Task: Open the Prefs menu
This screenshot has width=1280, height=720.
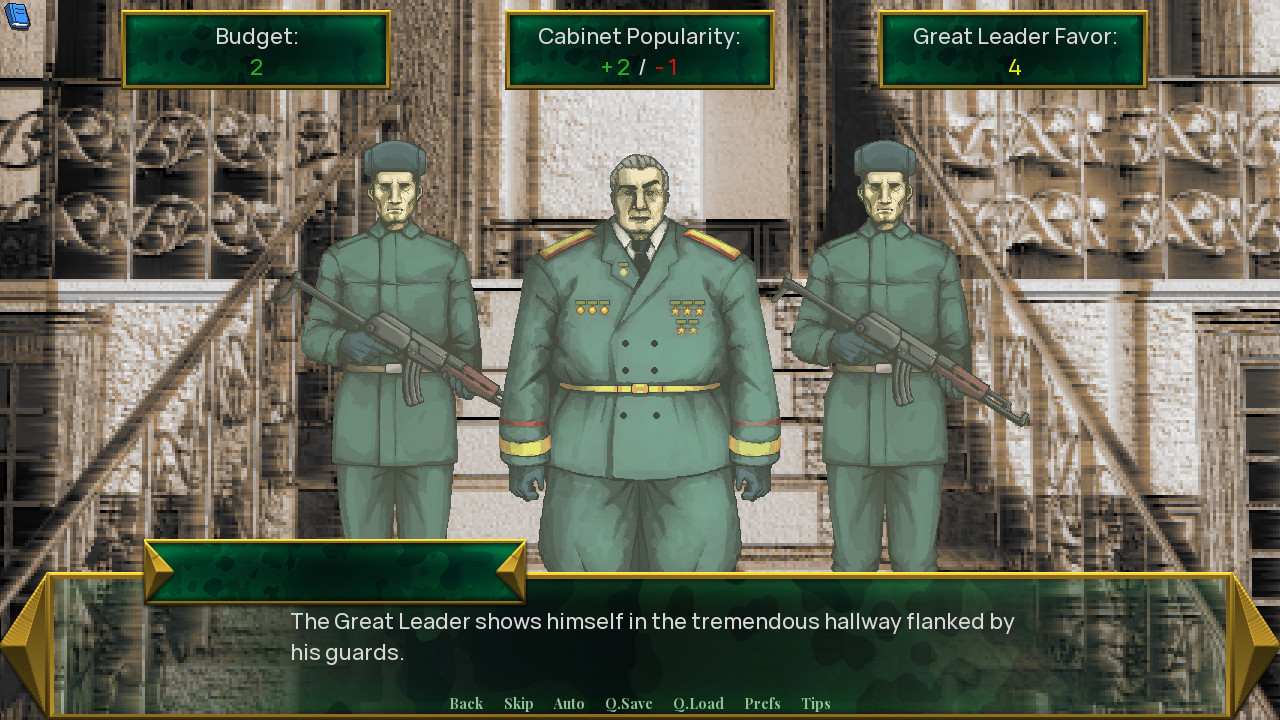Action: tap(762, 703)
